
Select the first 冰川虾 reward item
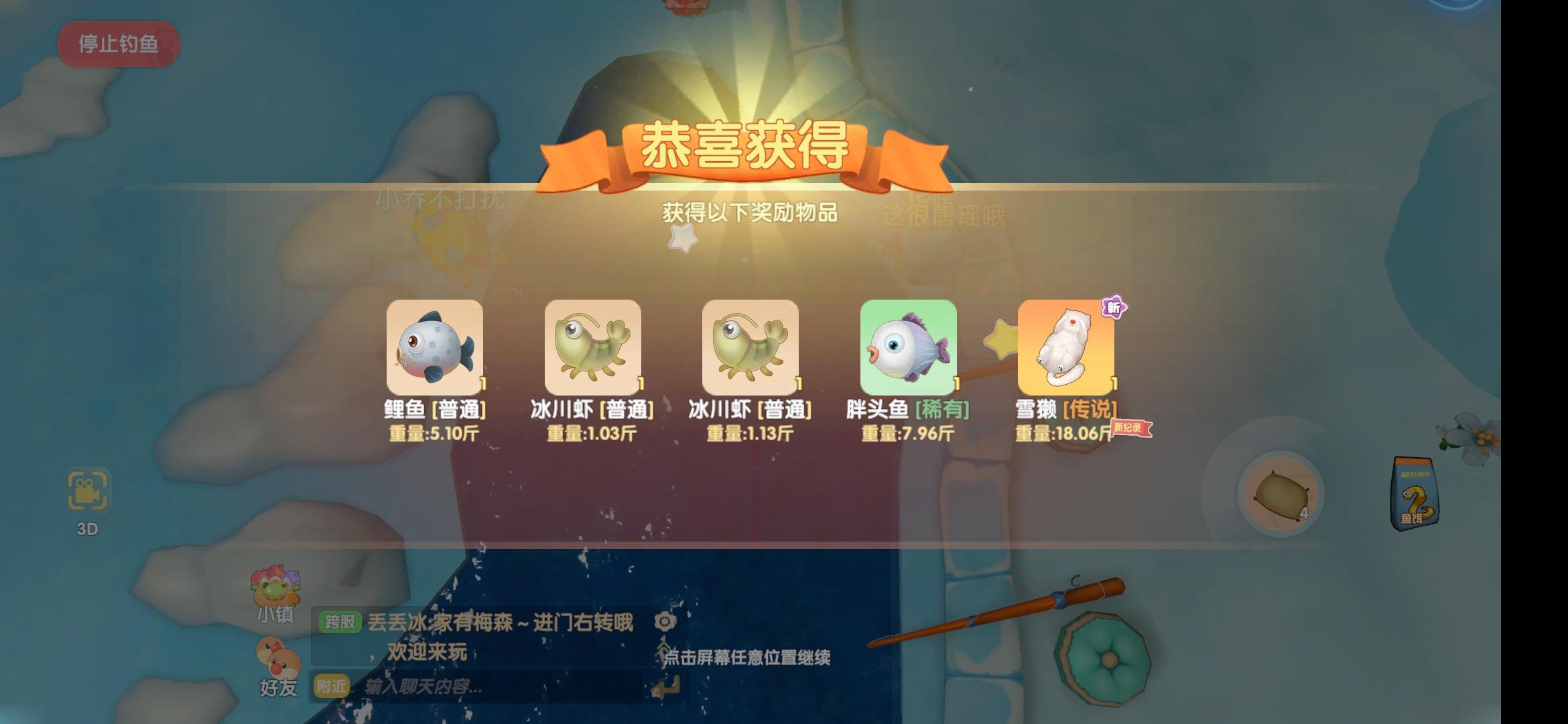pos(594,347)
